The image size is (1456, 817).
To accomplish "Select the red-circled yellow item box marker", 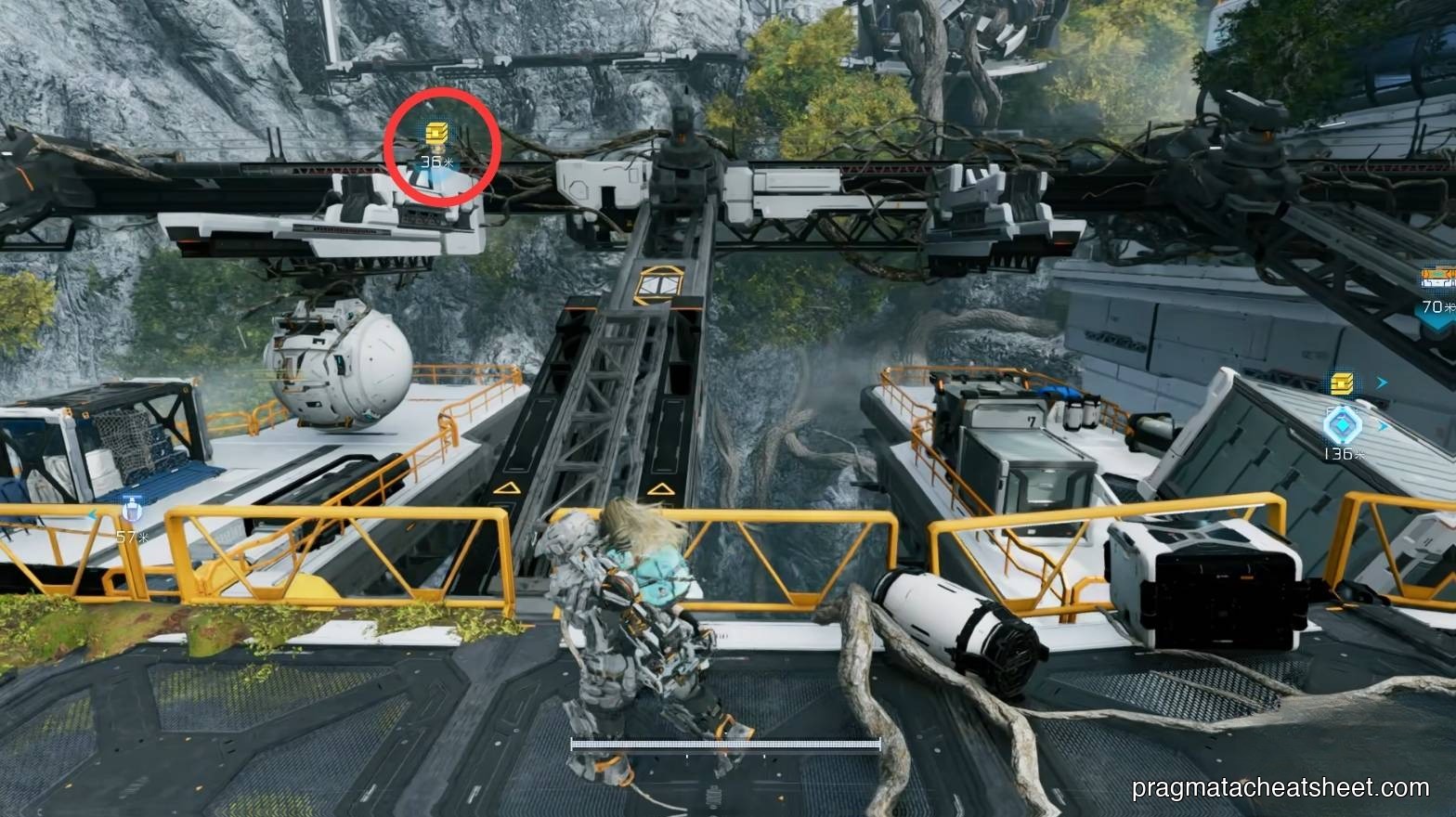I will coord(435,133).
